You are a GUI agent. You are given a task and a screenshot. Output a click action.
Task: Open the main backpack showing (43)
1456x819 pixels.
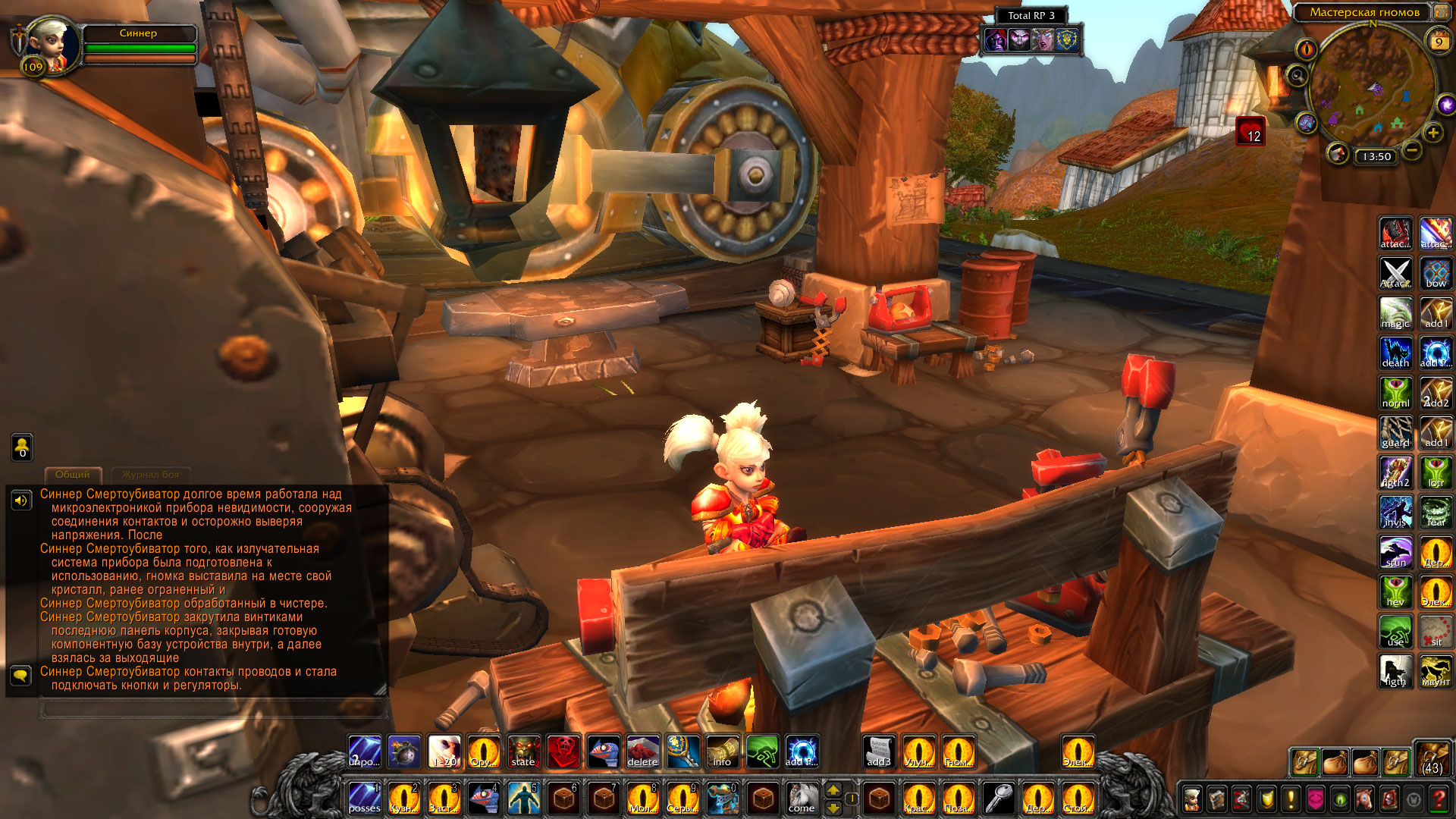(1432, 758)
